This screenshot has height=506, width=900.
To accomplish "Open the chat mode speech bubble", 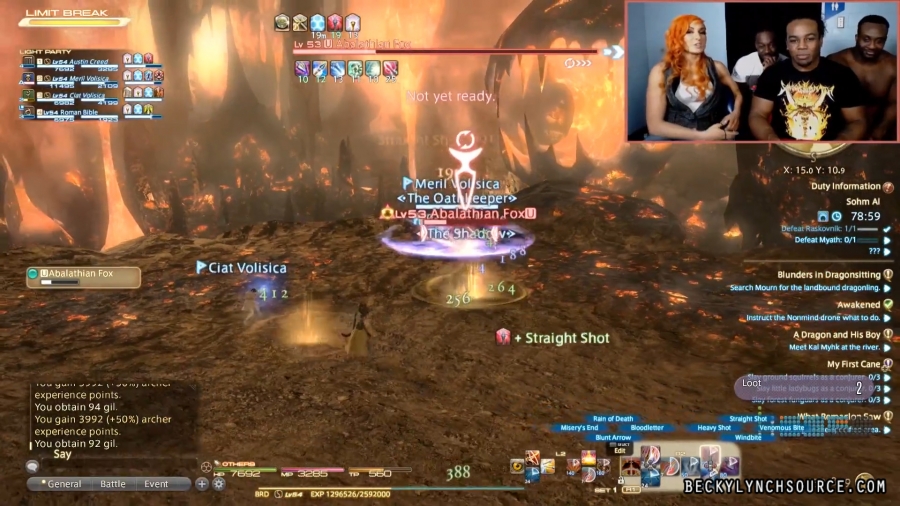I will click(33, 466).
